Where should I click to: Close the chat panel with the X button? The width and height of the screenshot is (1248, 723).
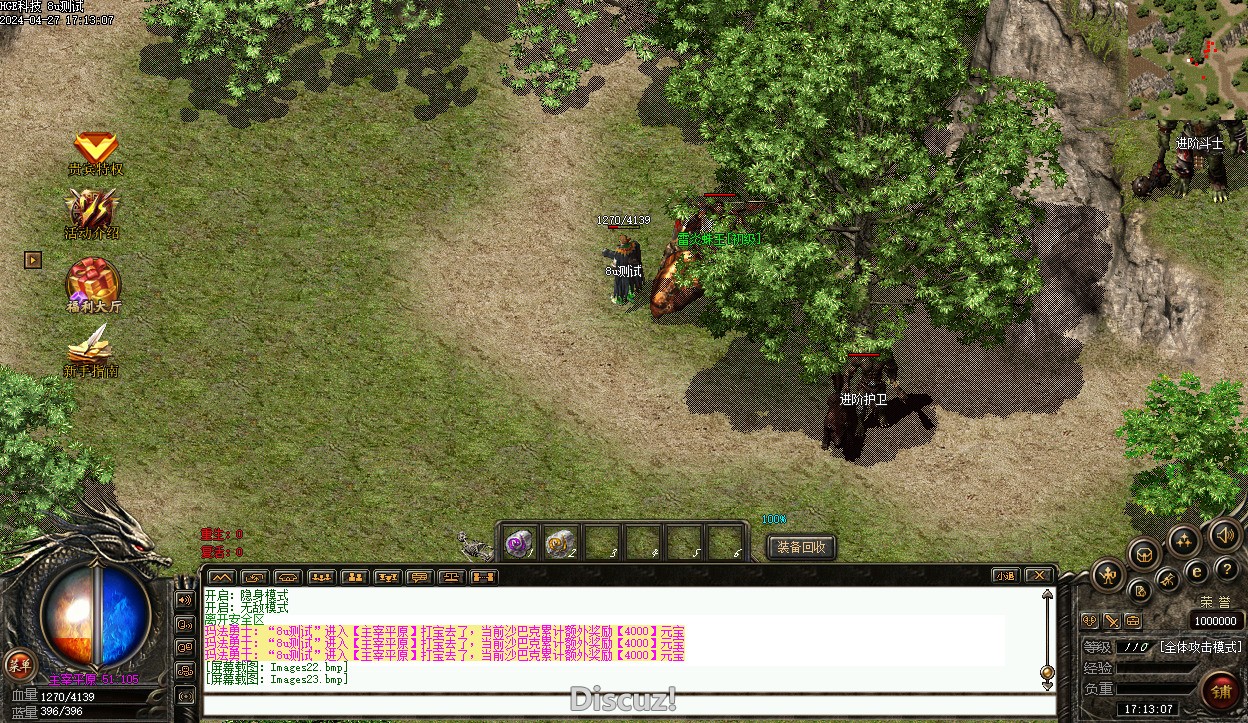(1039, 575)
